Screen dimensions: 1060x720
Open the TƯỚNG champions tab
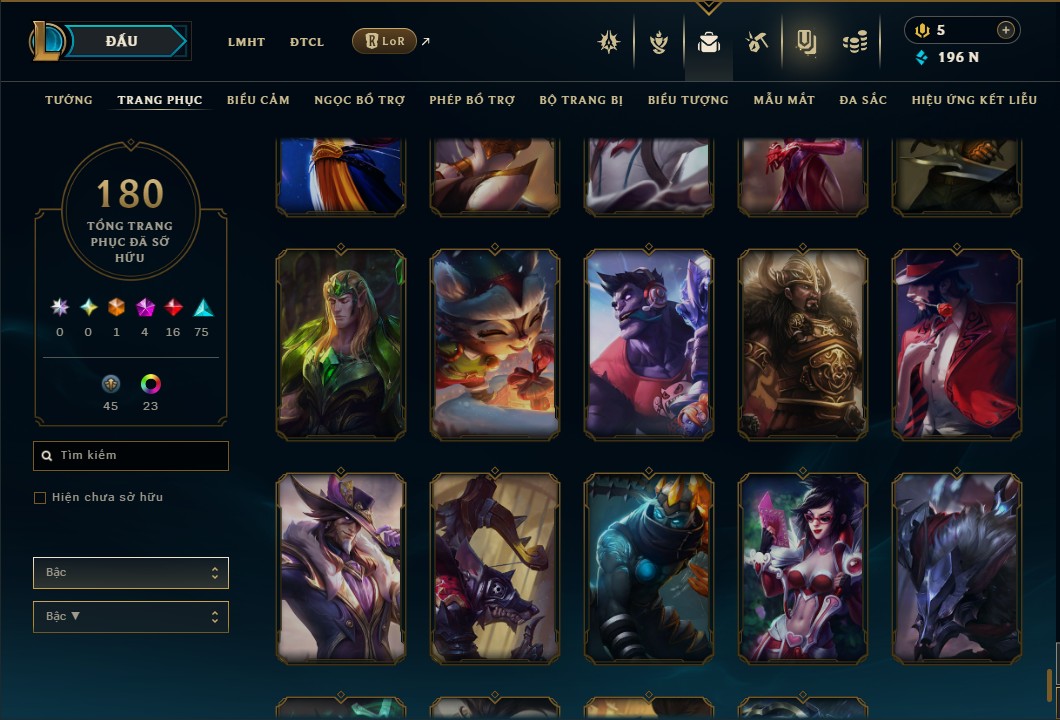click(x=69, y=100)
